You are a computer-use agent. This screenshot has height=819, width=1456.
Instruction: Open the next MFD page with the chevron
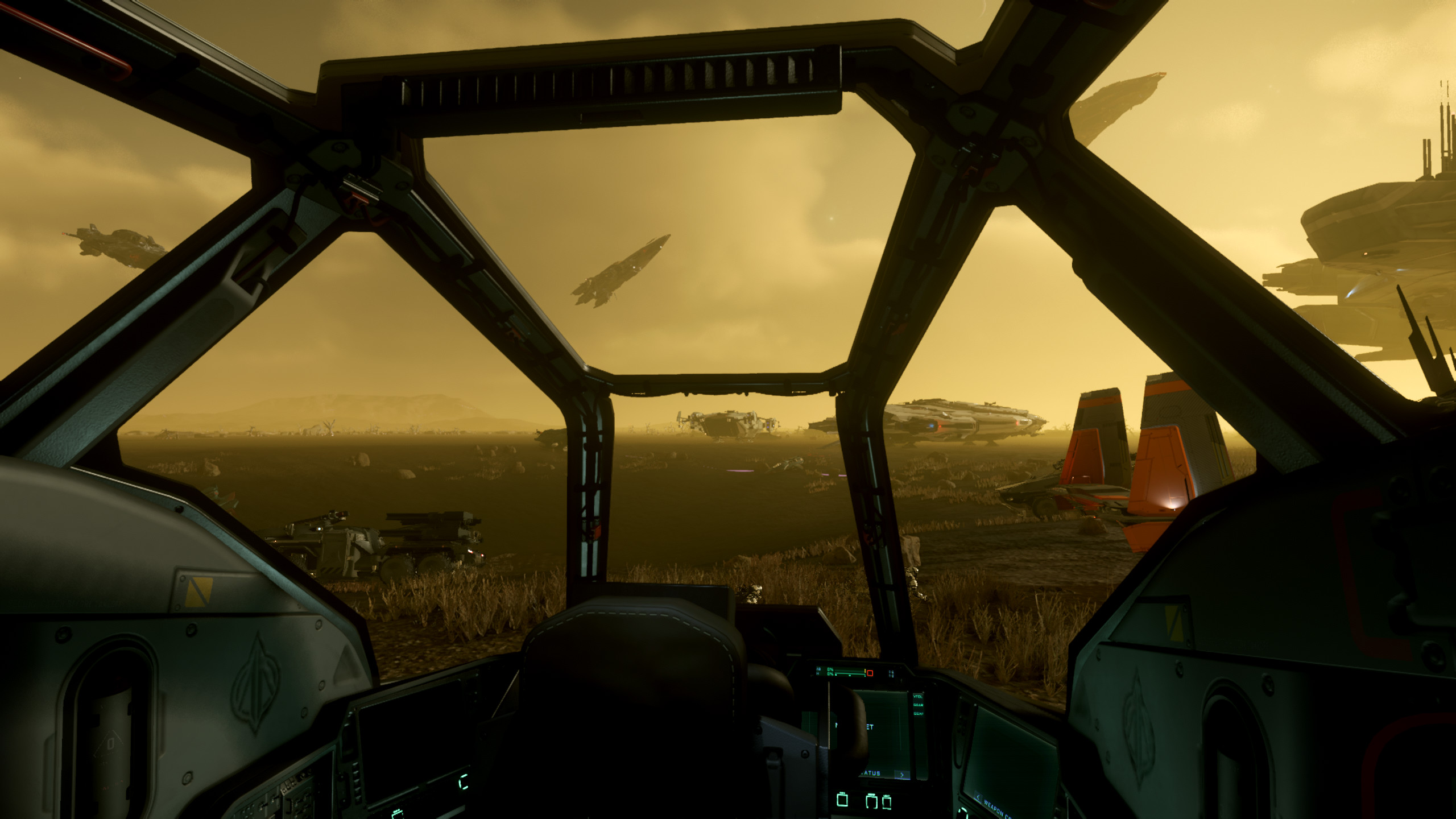[x=902, y=774]
